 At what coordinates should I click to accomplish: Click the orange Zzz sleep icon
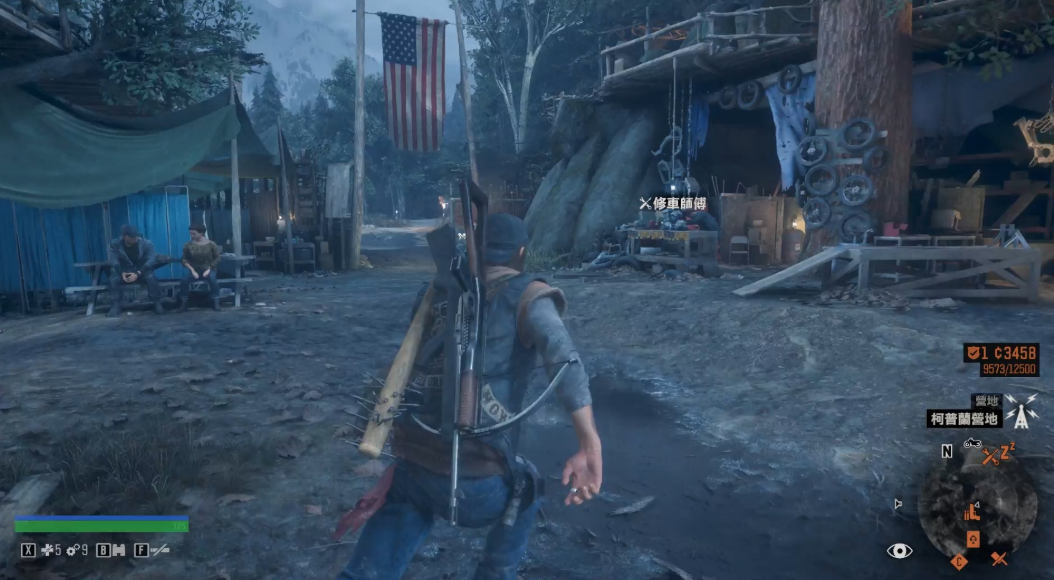coord(1007,450)
